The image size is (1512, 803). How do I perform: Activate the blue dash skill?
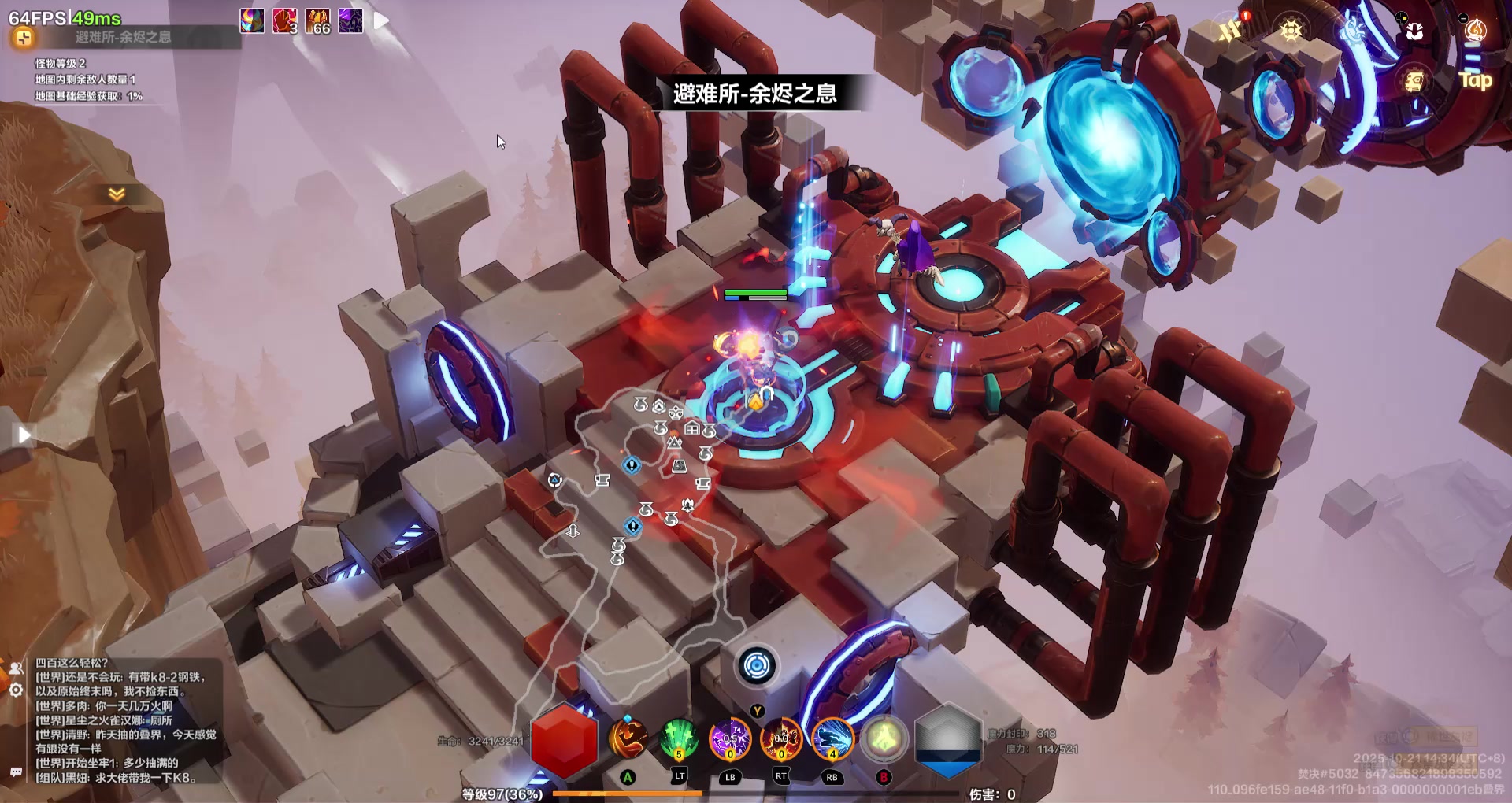(x=832, y=739)
